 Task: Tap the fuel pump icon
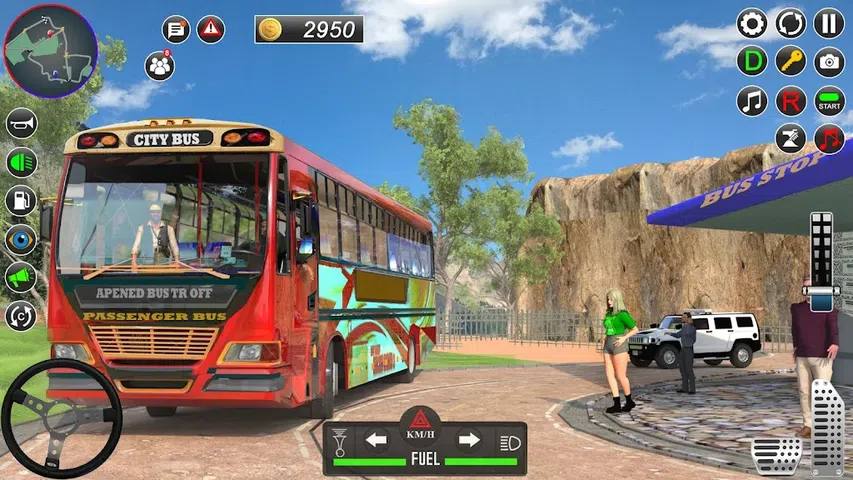(x=21, y=200)
